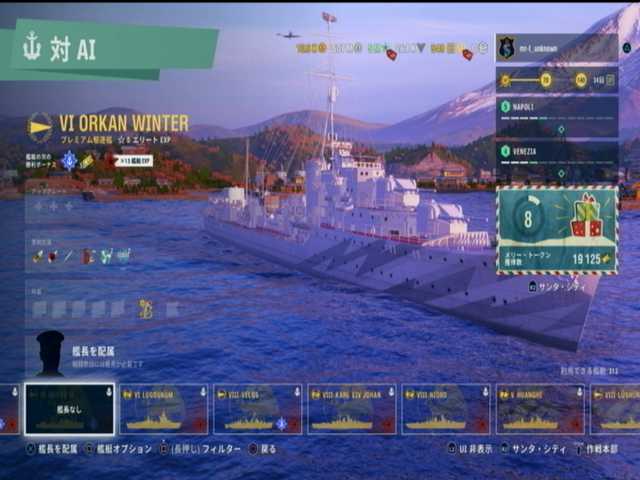Select the highlighted no-commander ship card

(70, 409)
